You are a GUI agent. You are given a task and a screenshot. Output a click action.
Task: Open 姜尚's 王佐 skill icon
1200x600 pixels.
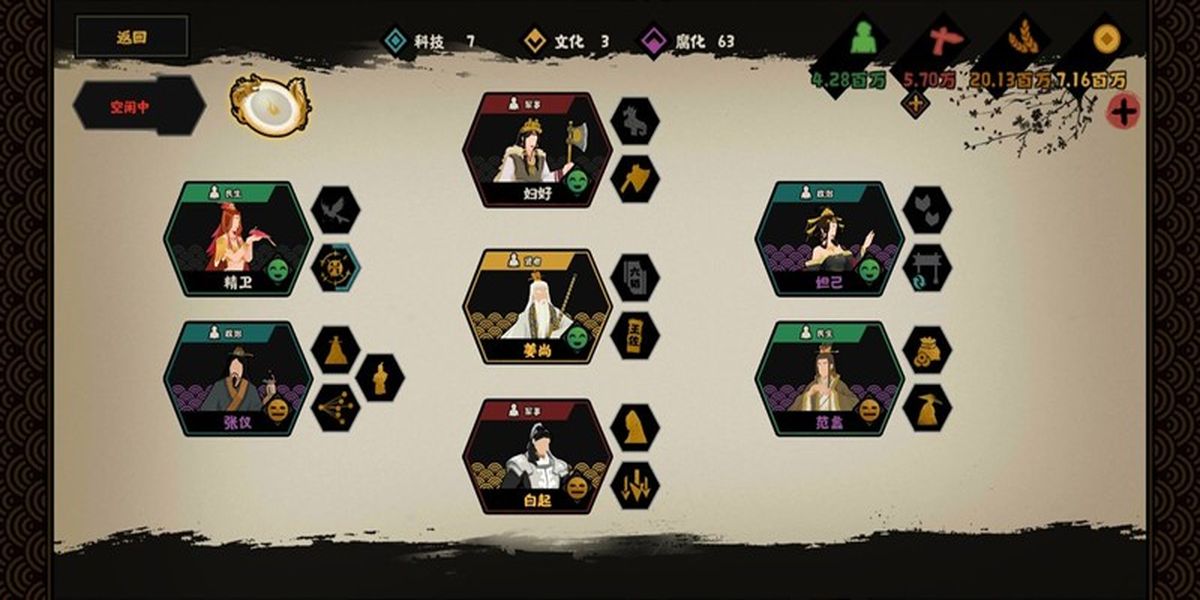point(634,335)
